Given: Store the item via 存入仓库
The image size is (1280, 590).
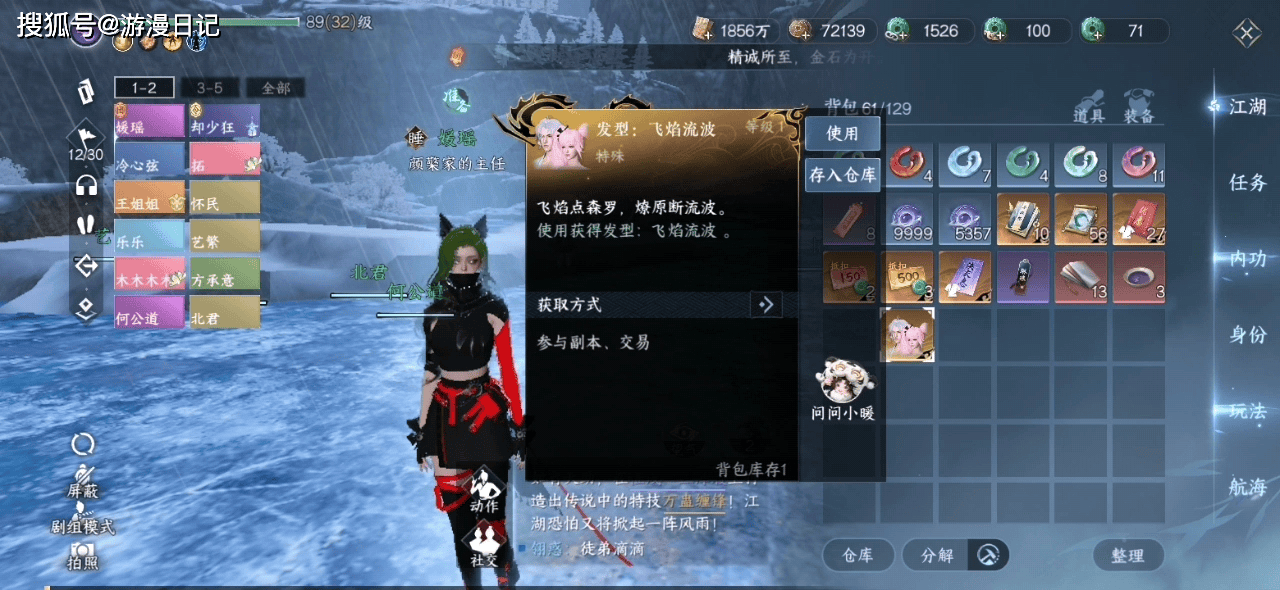Looking at the screenshot, I should tap(843, 175).
